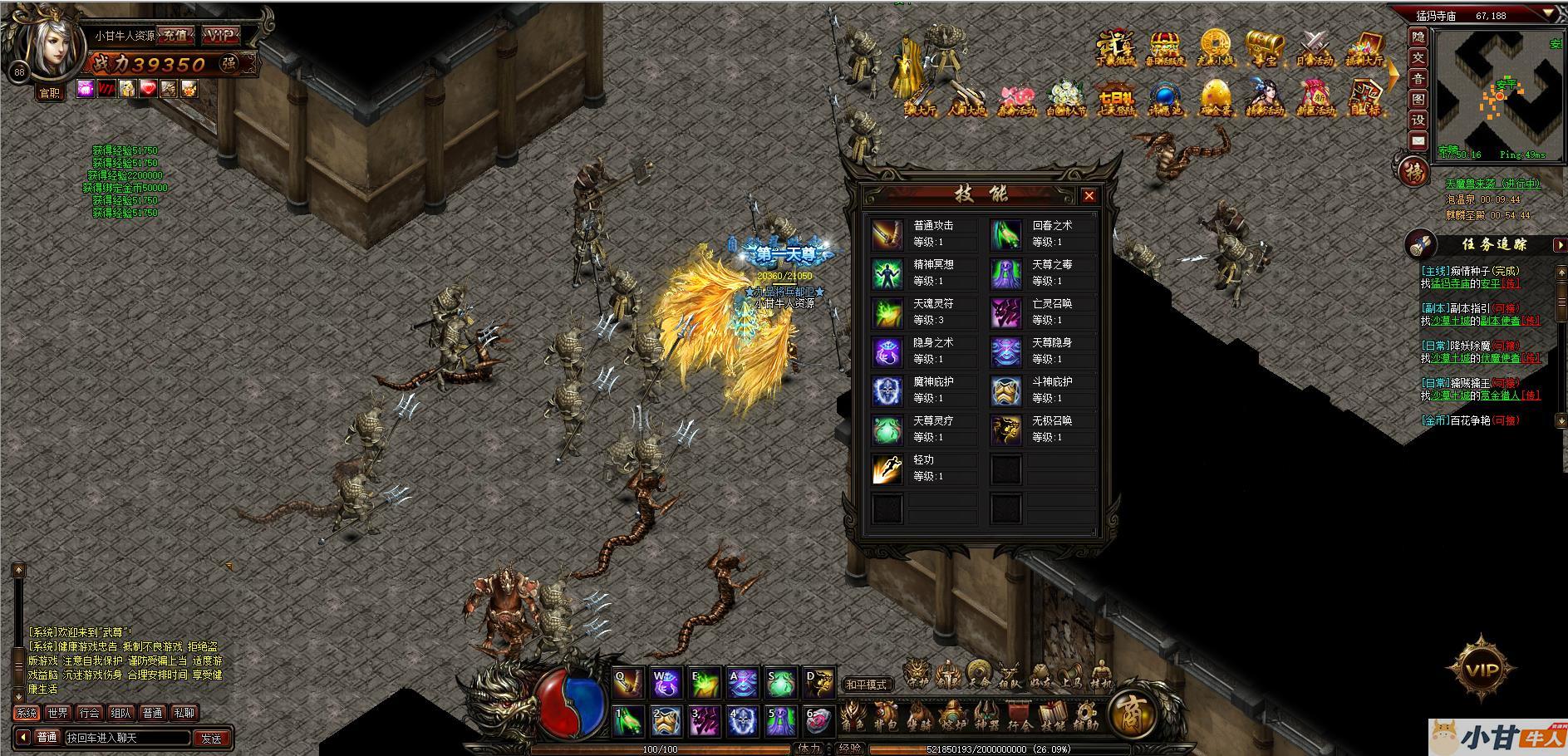Close the 技能 skills window
This screenshot has height=756, width=1568.
click(1089, 196)
